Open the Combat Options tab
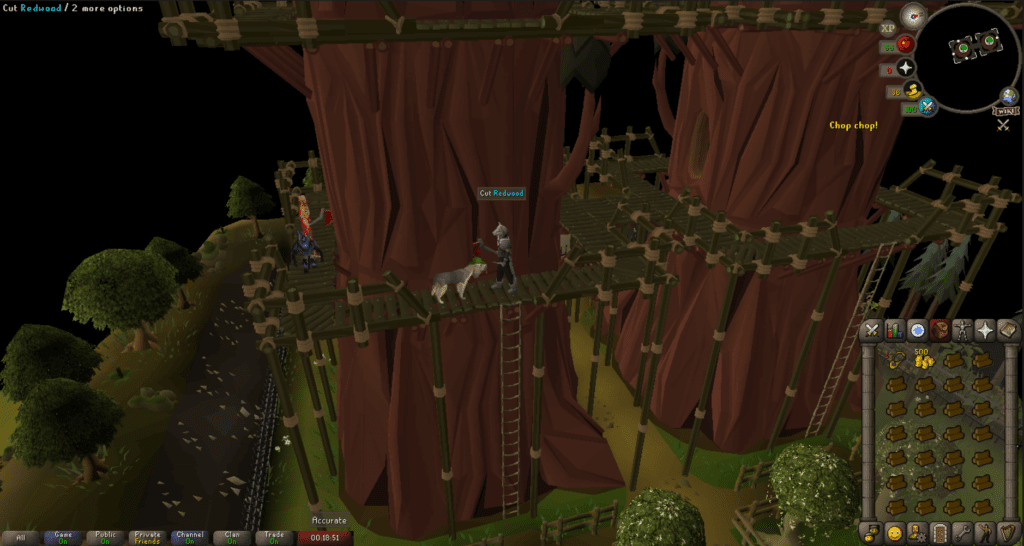The width and height of the screenshot is (1024, 546). pyautogui.click(x=872, y=330)
